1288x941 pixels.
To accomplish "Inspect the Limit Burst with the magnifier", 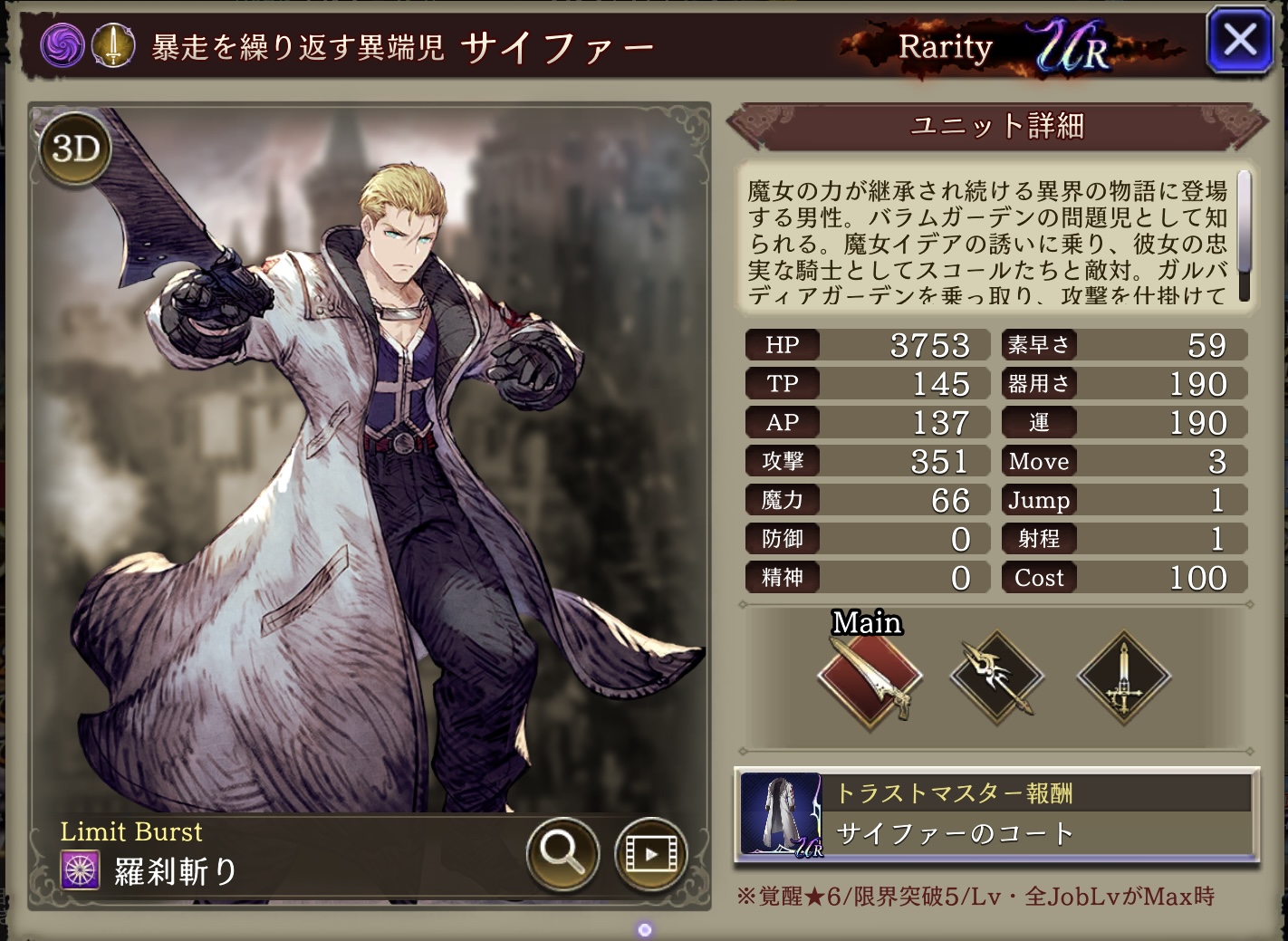I will (562, 852).
